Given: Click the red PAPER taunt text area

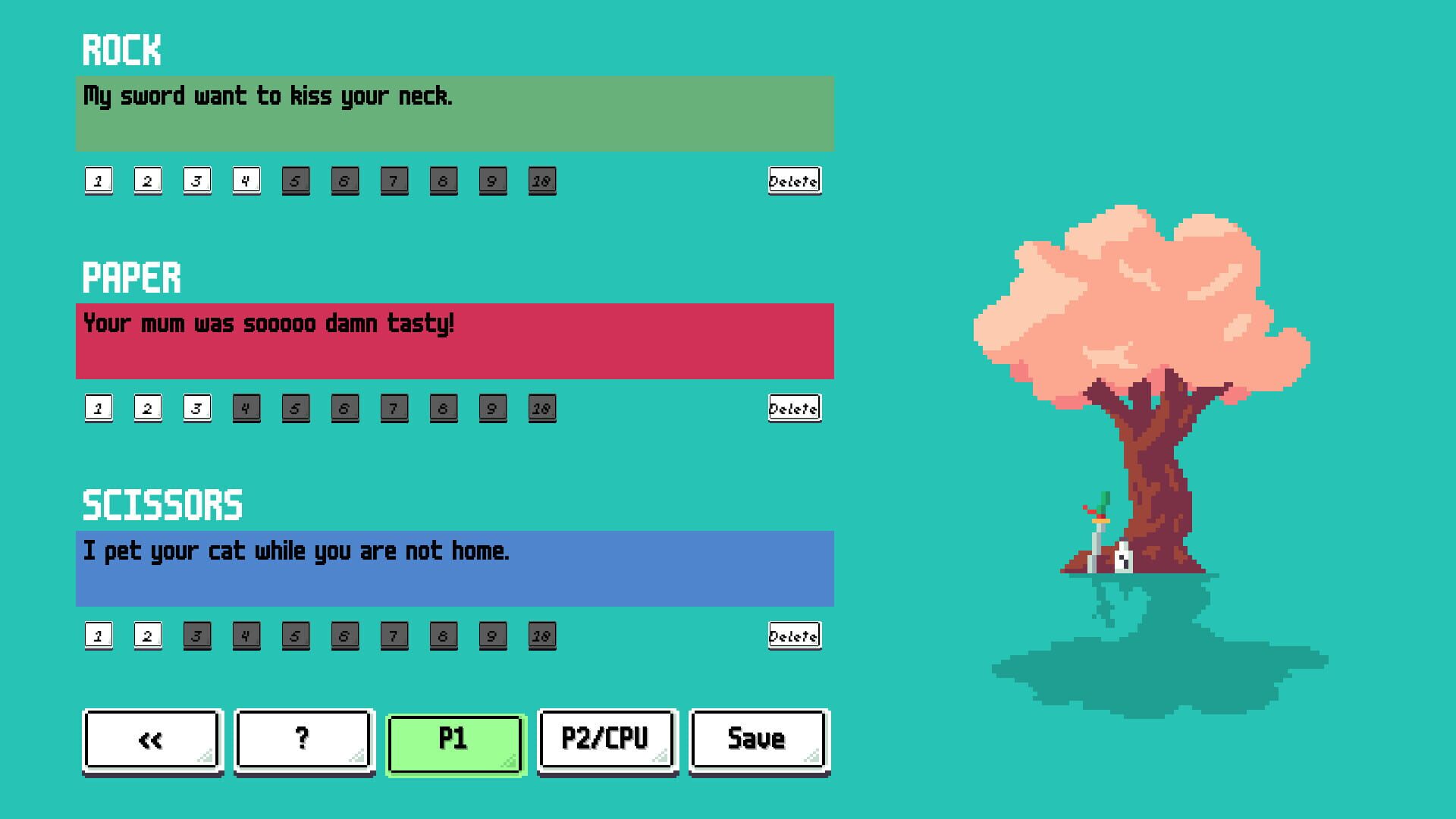Looking at the screenshot, I should click(455, 341).
